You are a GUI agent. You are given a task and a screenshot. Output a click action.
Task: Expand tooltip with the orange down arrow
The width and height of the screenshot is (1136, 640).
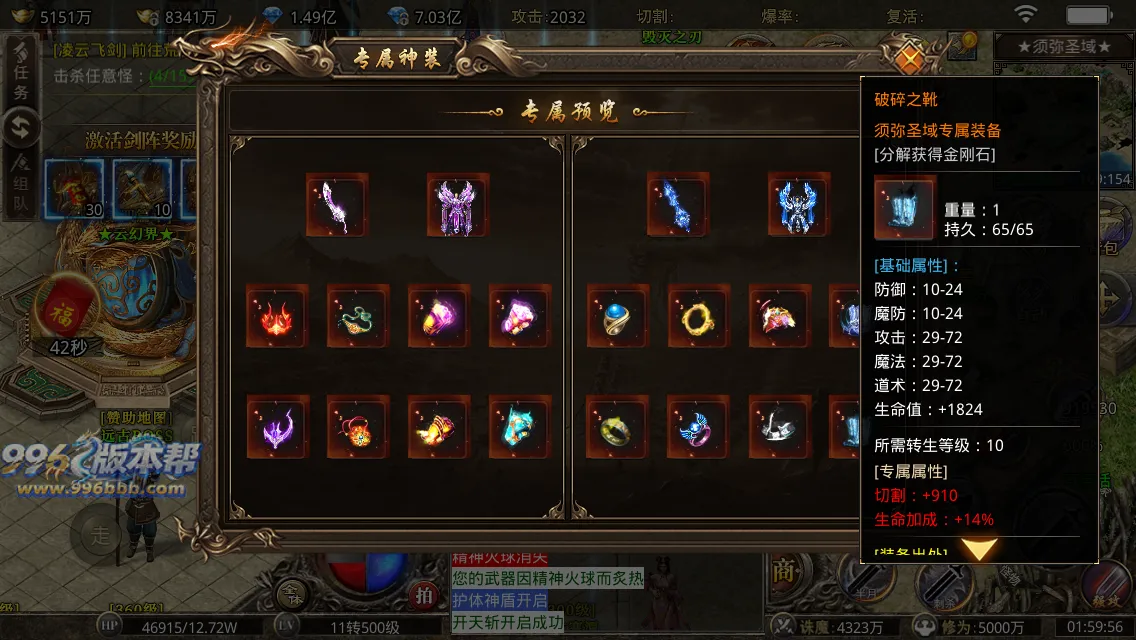point(979,549)
